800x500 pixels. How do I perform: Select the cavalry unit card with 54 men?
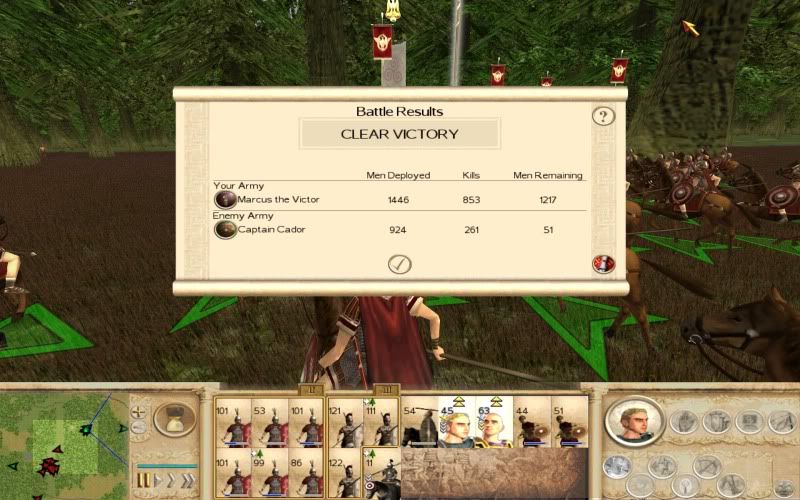click(419, 424)
